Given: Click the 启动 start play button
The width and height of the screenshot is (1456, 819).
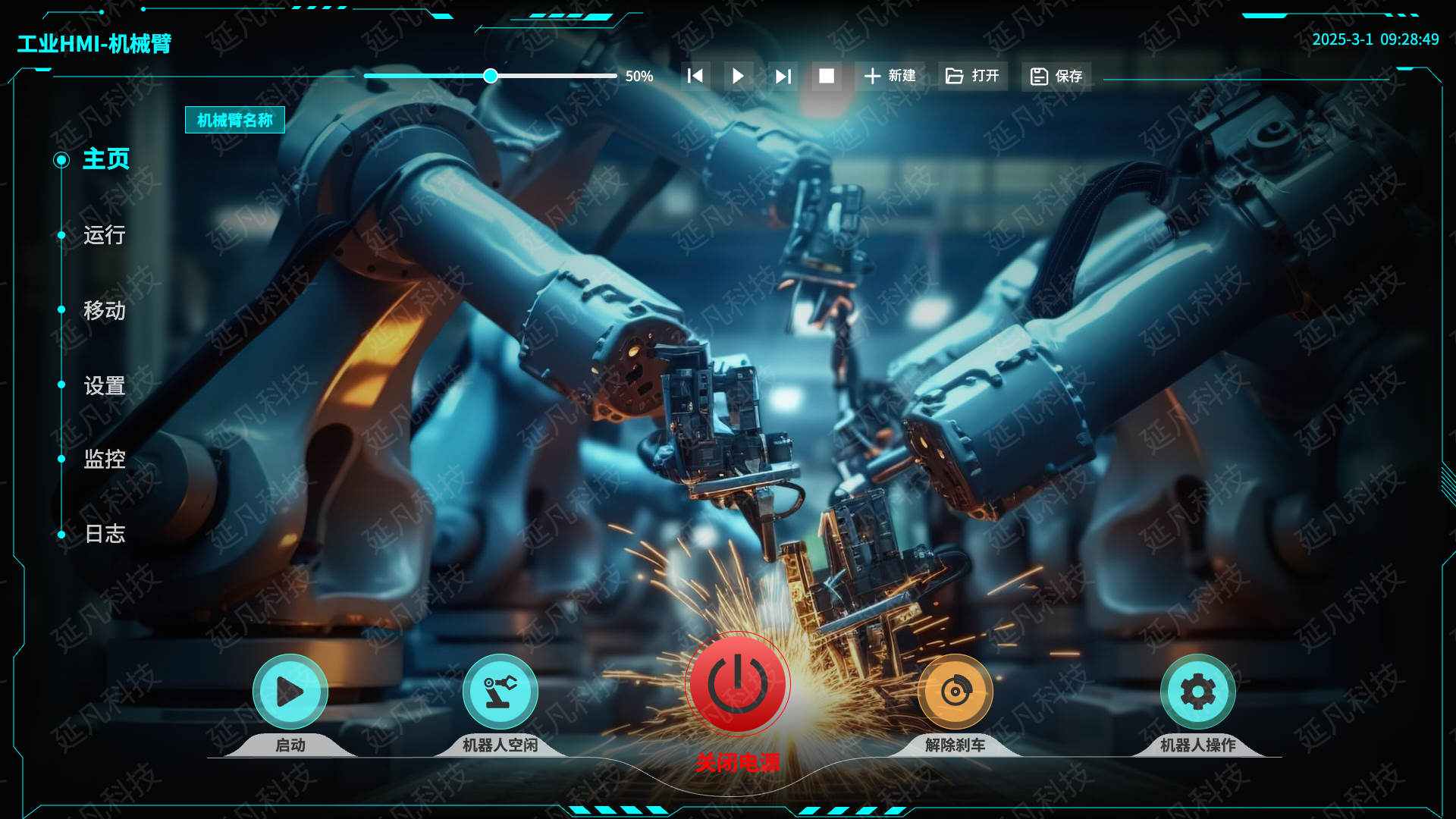Looking at the screenshot, I should [x=290, y=692].
